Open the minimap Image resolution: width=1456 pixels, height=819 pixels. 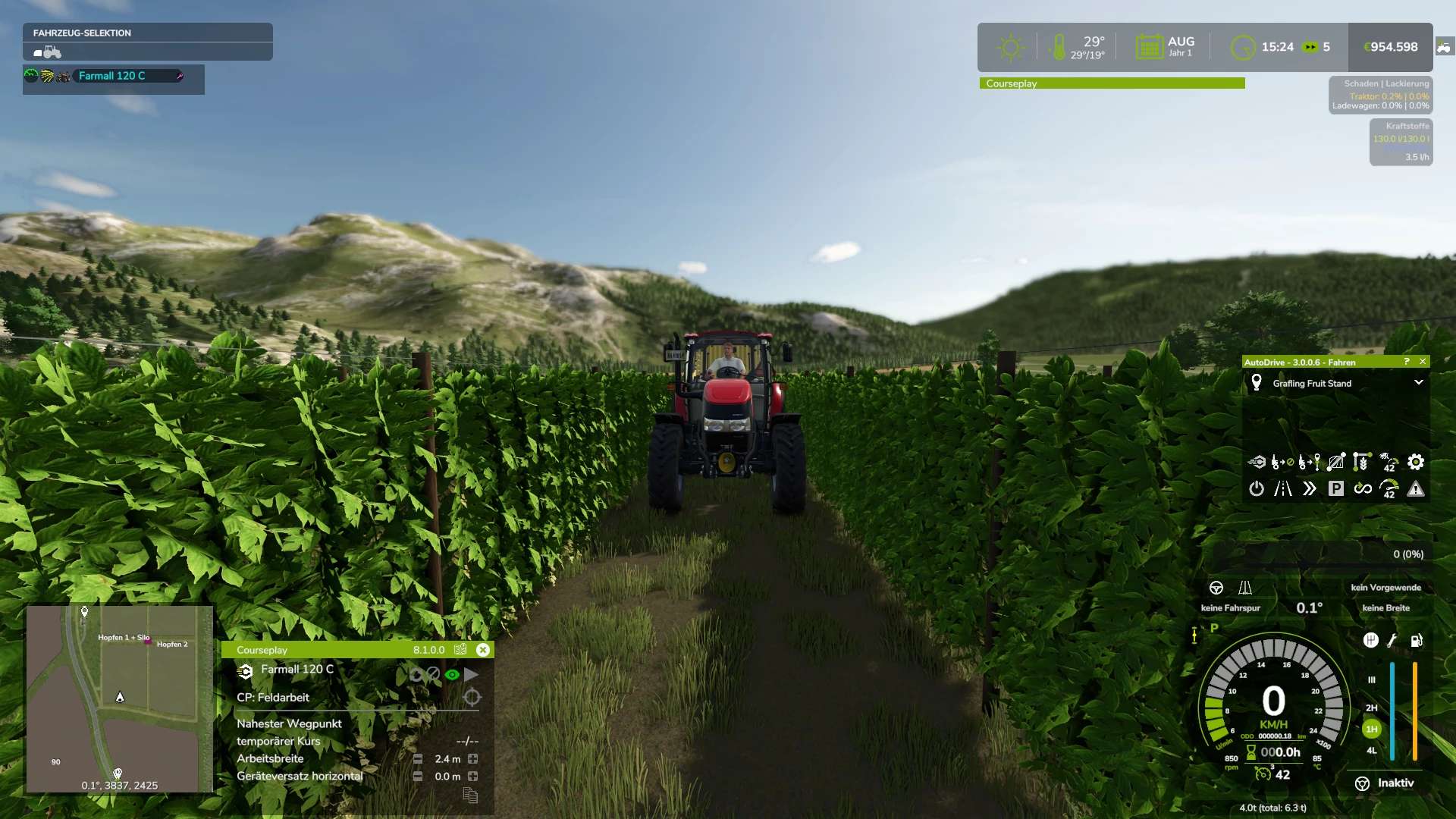pyautogui.click(x=119, y=698)
